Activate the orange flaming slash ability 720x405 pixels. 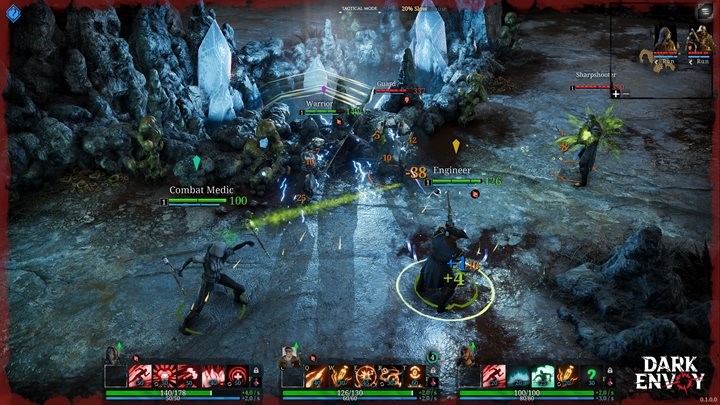point(317,377)
